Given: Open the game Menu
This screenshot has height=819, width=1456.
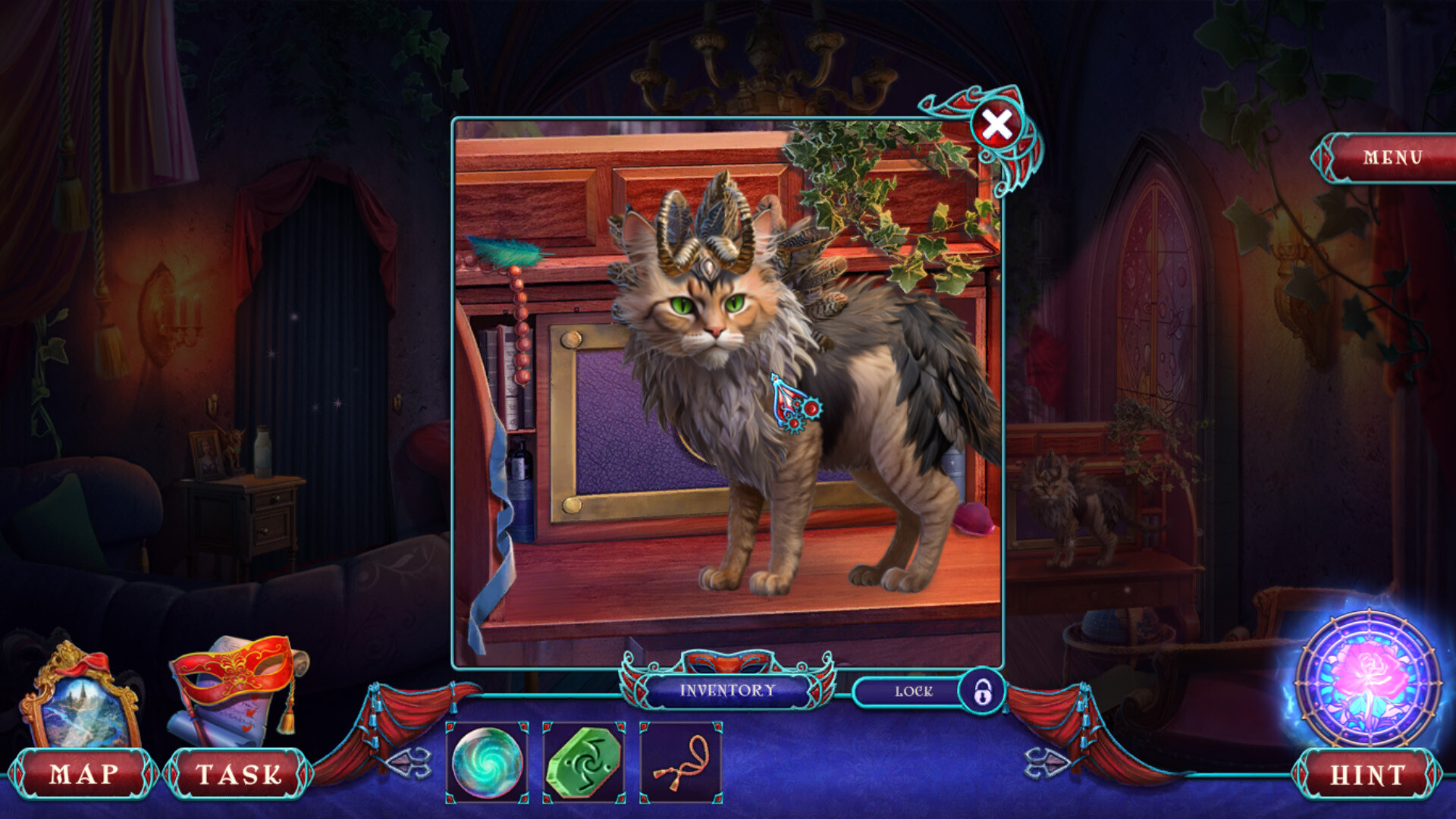Looking at the screenshot, I should pos(1394,159).
